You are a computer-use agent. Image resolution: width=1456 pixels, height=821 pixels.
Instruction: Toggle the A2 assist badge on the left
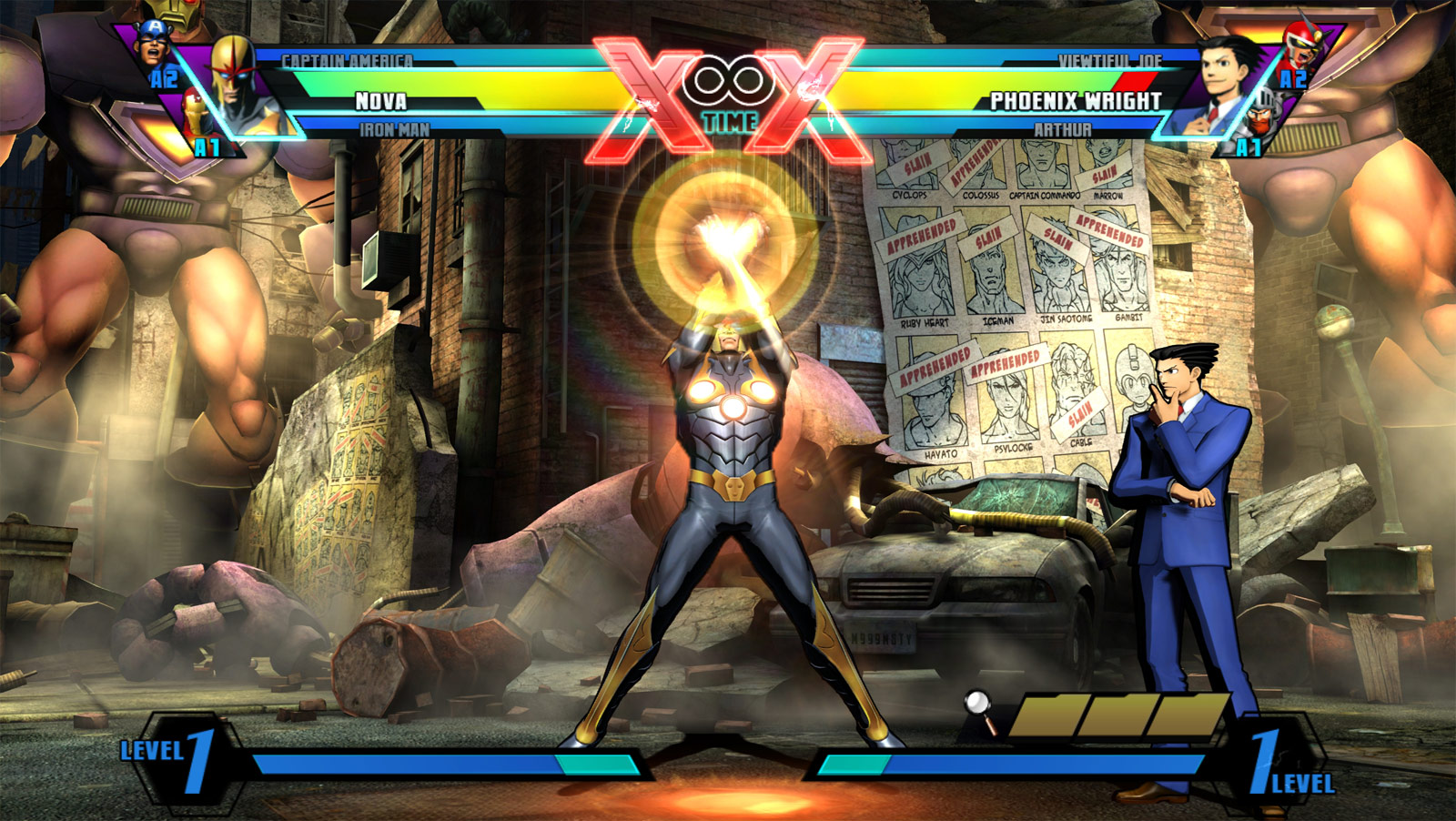point(164,76)
